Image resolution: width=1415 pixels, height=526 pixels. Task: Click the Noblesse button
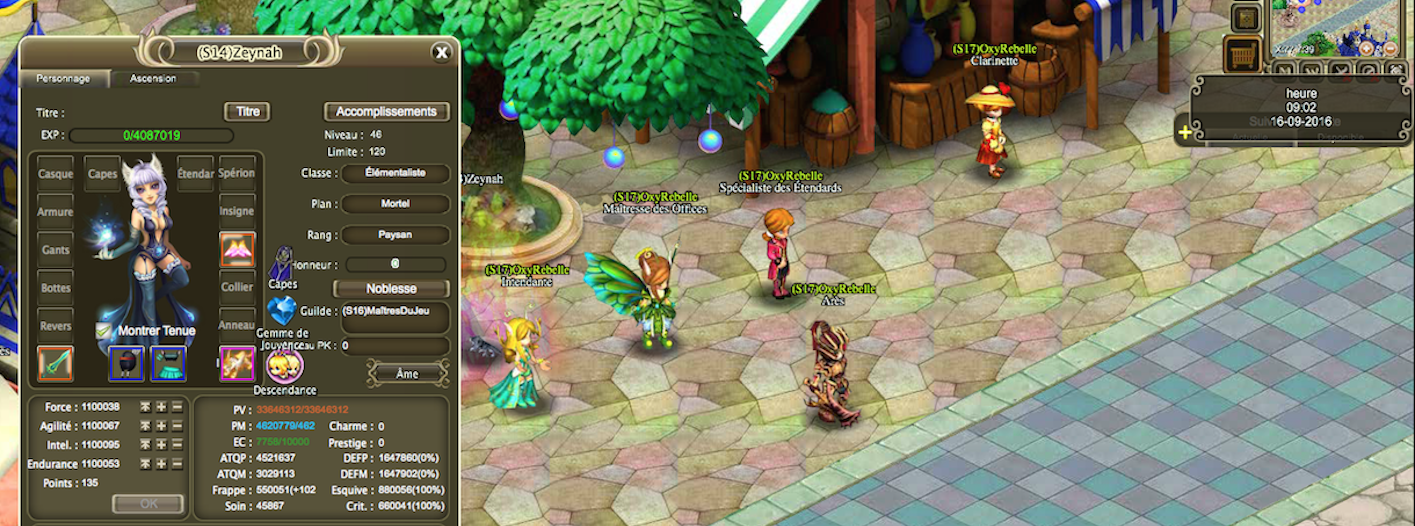tap(391, 288)
